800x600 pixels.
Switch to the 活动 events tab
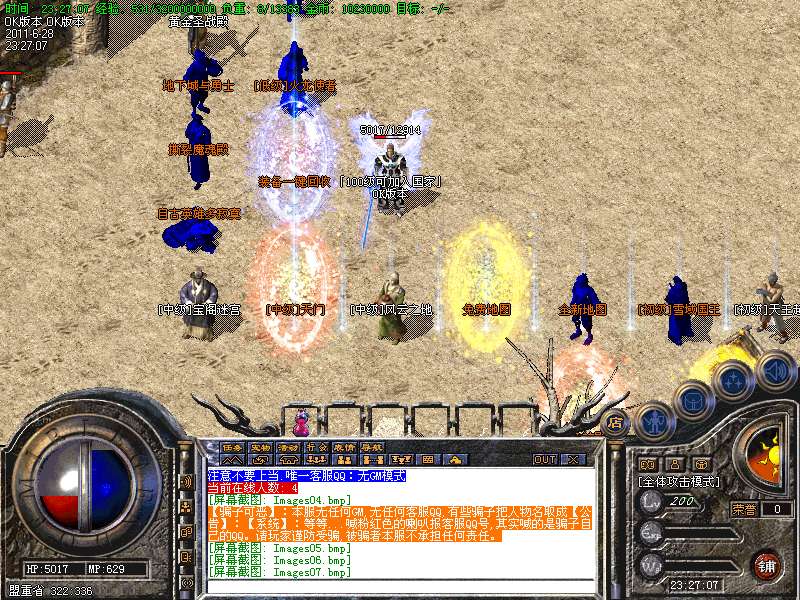click(x=288, y=447)
